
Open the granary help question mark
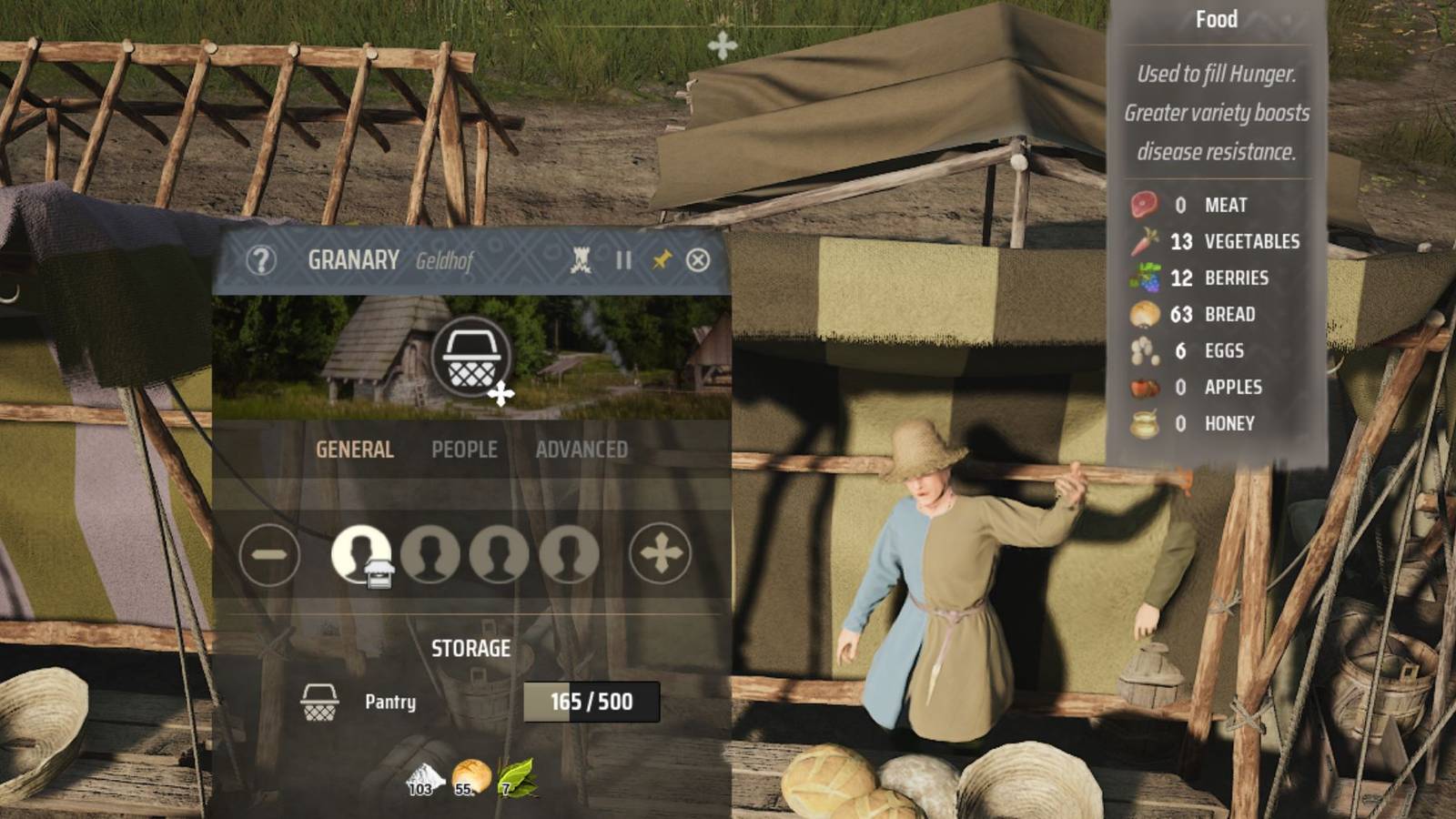point(263,262)
